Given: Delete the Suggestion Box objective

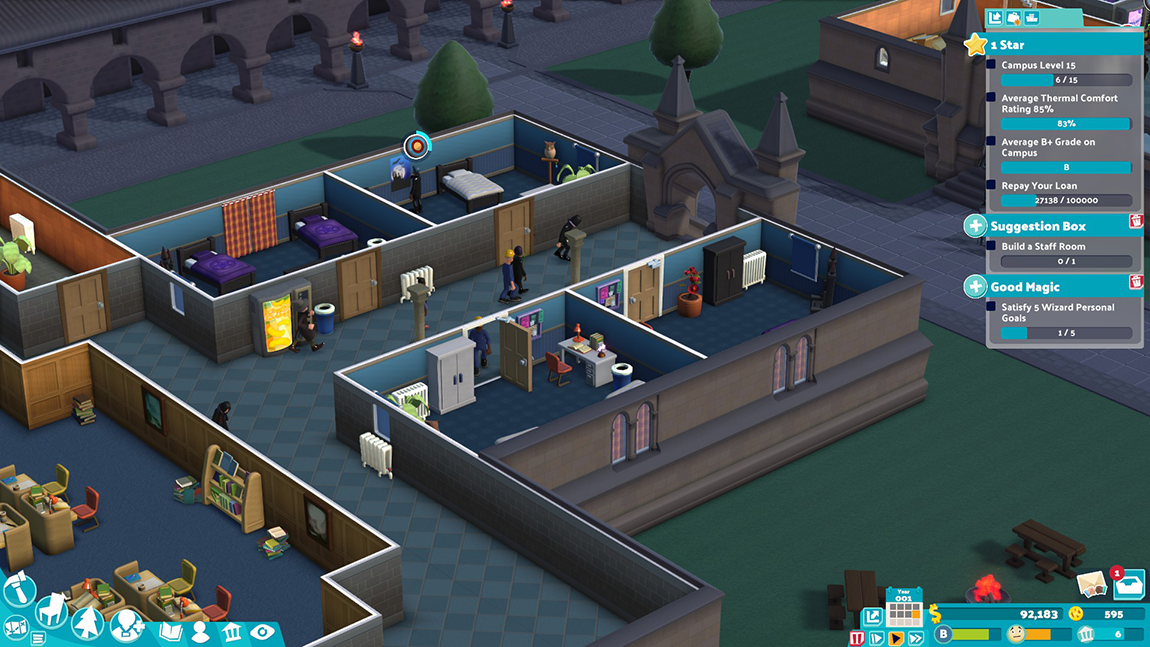Looking at the screenshot, I should (x=1135, y=221).
